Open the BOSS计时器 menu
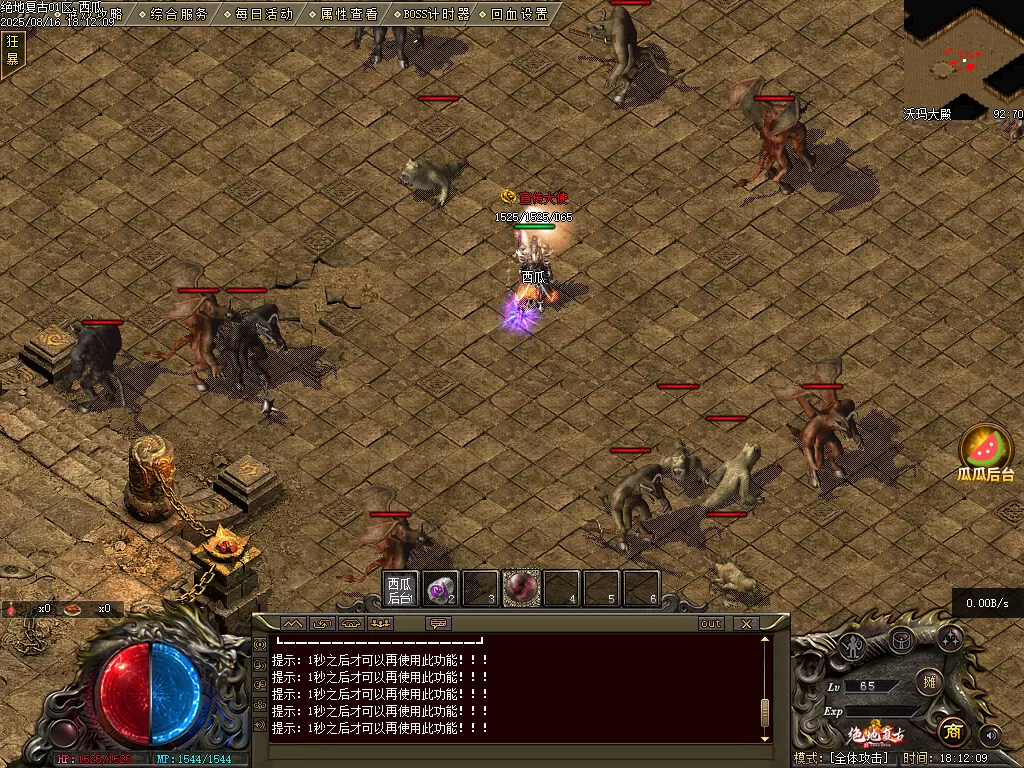 click(429, 14)
